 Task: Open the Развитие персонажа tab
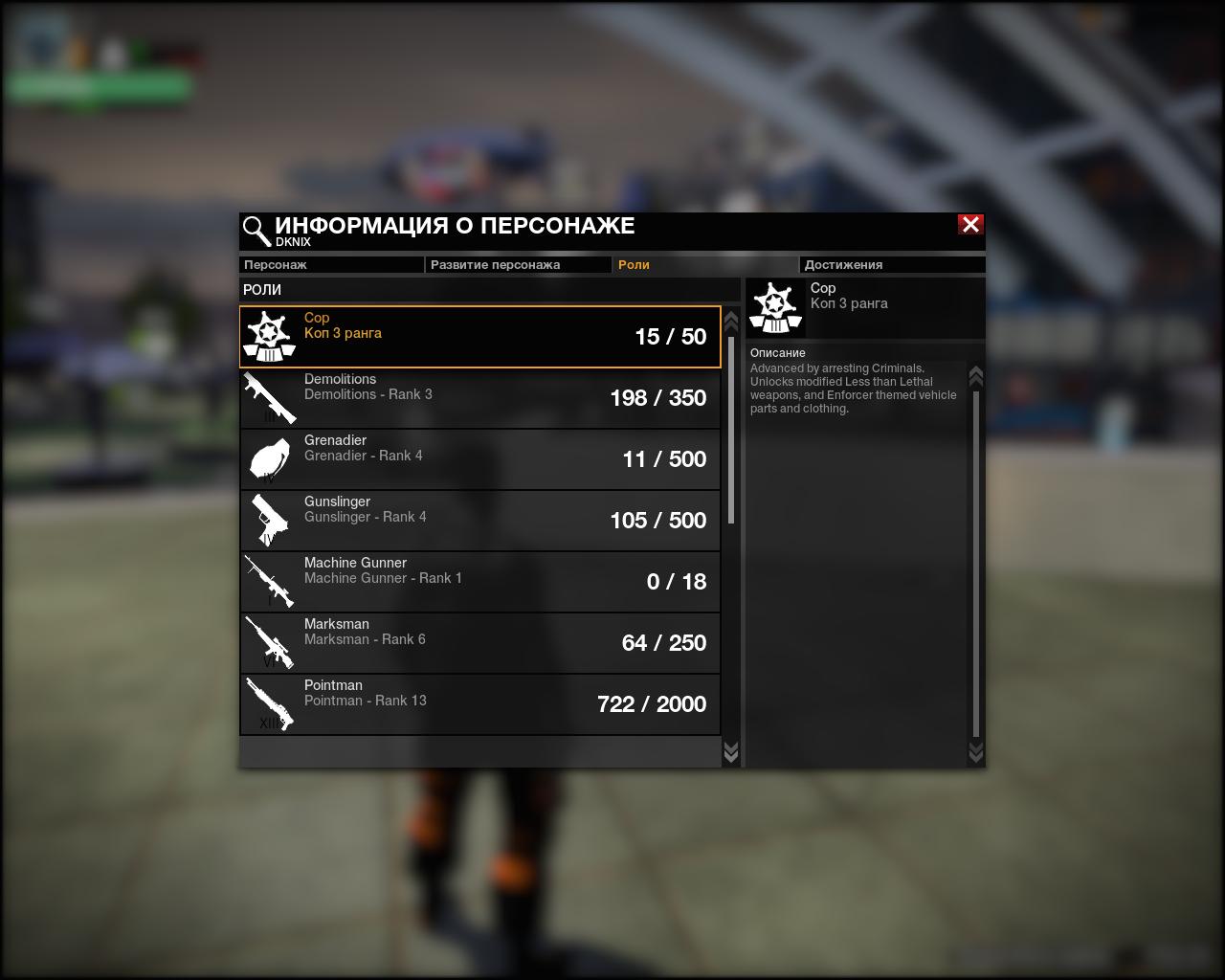517,265
